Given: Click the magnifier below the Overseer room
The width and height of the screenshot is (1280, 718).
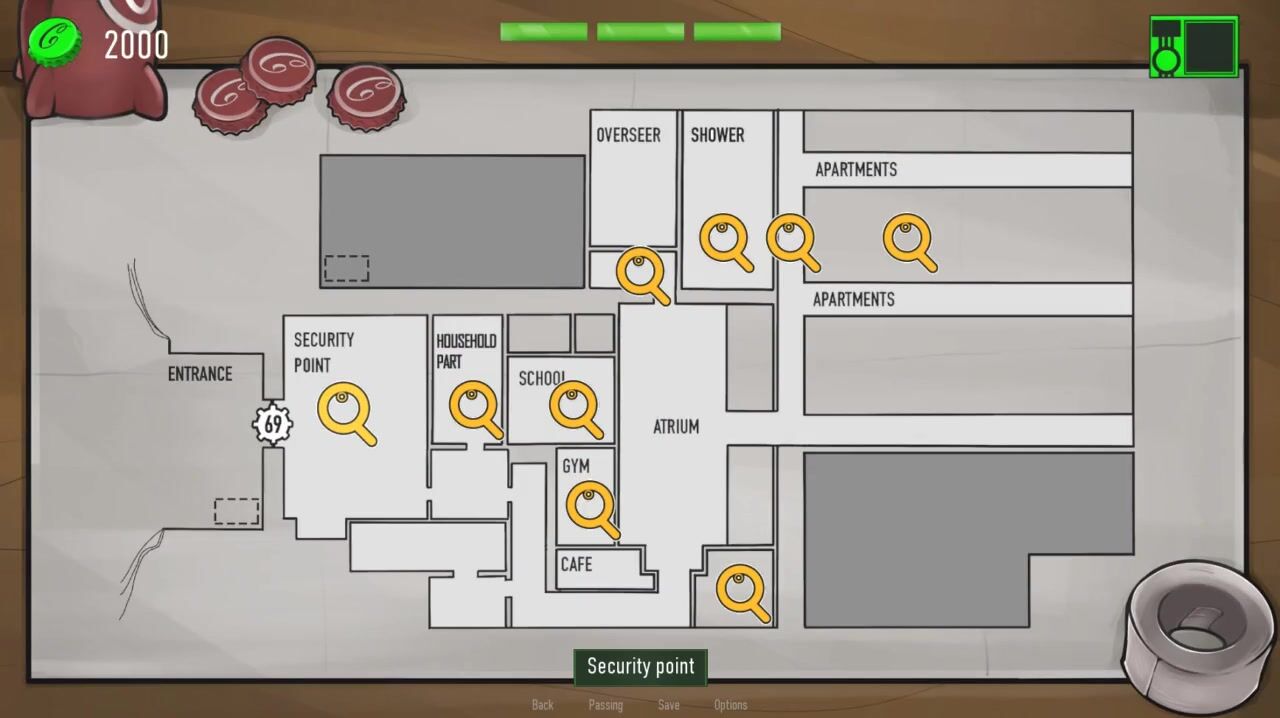Looking at the screenshot, I should [x=640, y=273].
